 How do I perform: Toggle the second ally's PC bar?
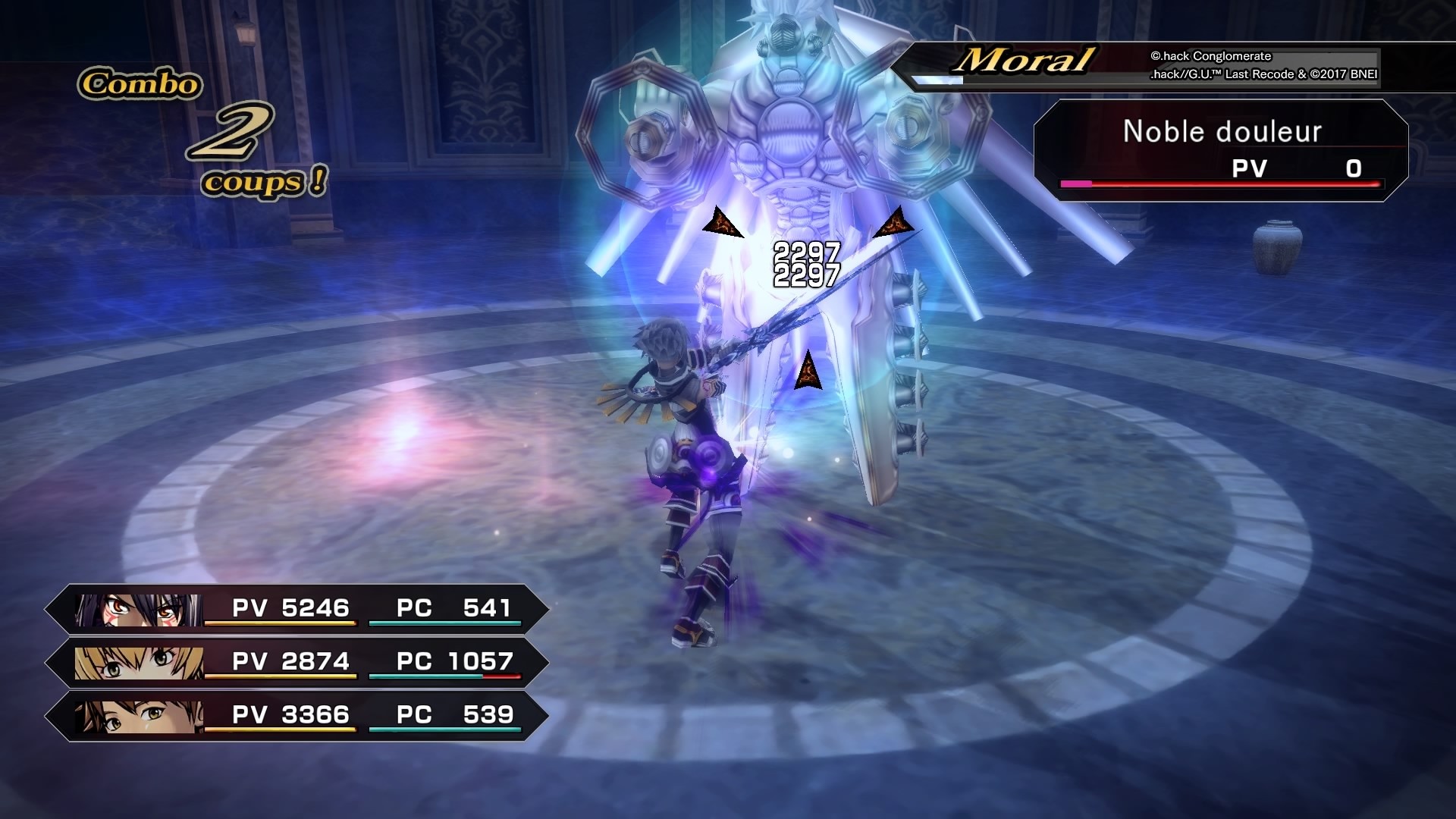447,678
